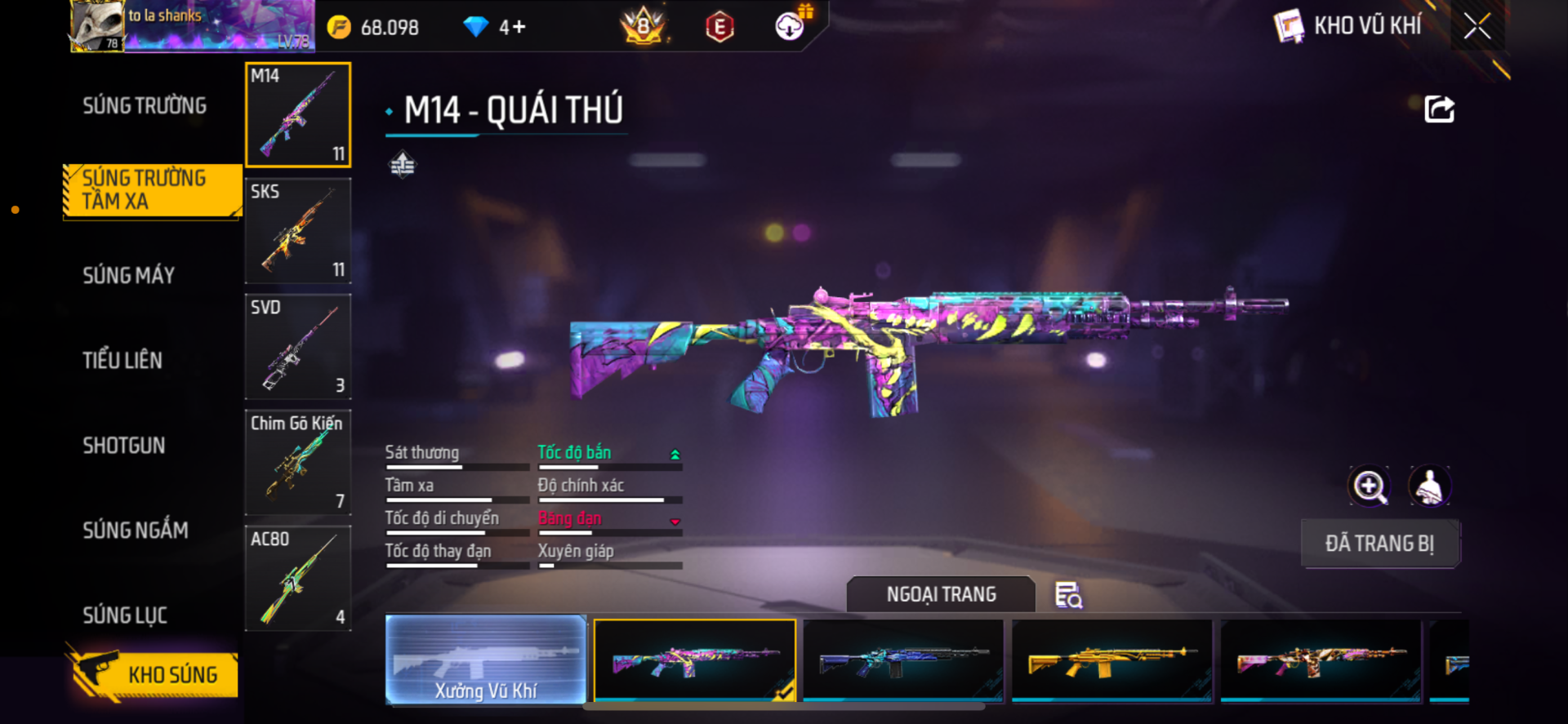This screenshot has width=1568, height=724.
Task: Select the SKS weapon tile
Action: point(298,231)
